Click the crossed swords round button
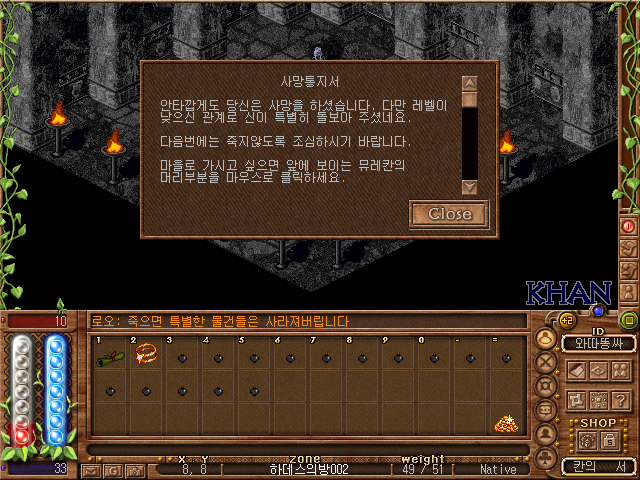This screenshot has height=480, width=640. click(546, 362)
